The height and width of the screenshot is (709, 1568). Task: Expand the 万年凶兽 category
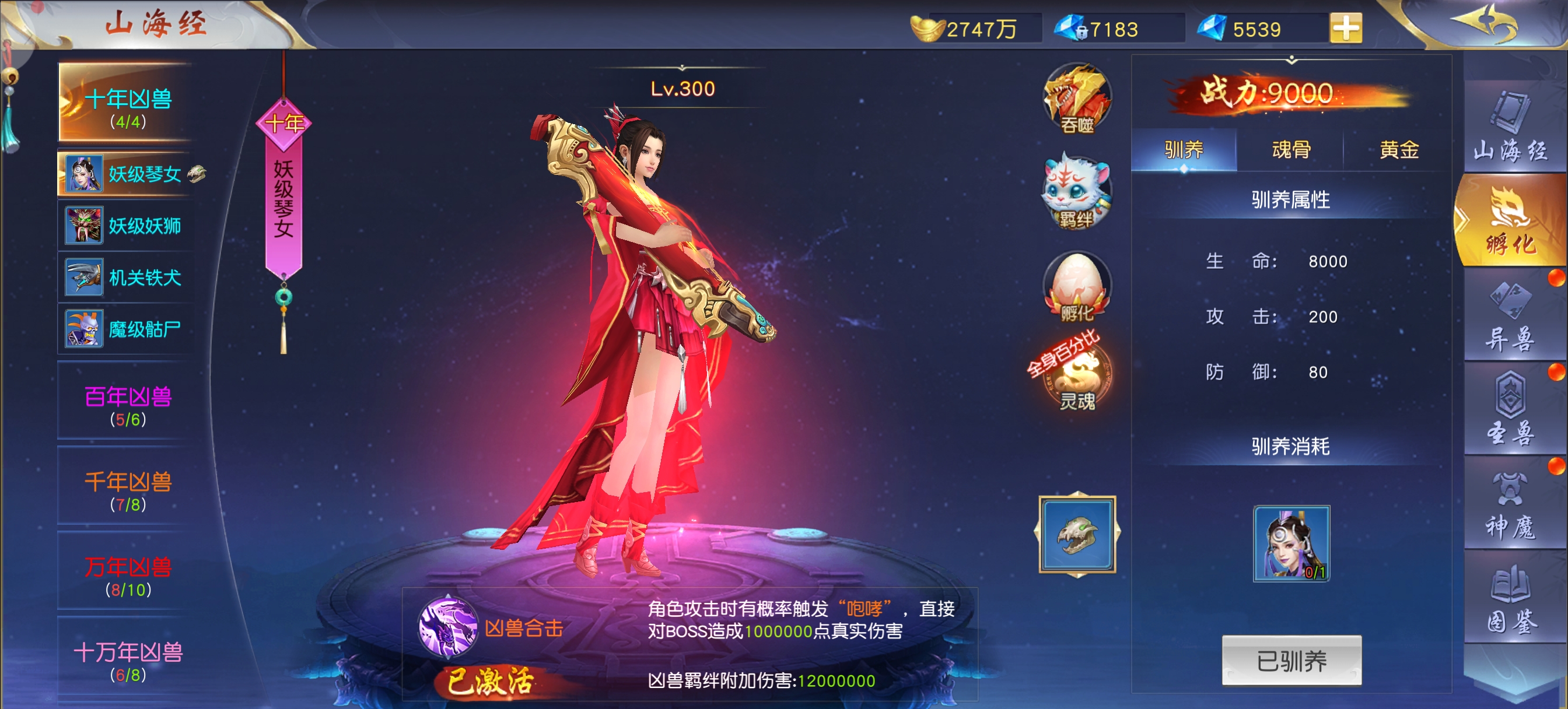(128, 574)
